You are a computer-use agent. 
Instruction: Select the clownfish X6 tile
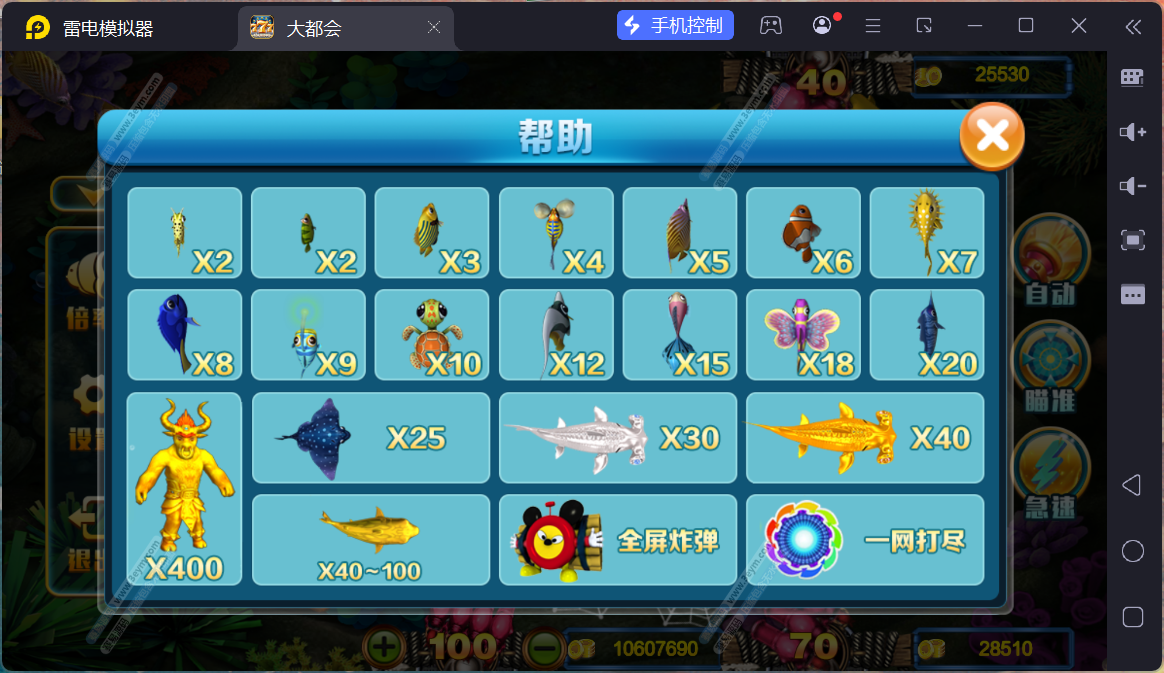[803, 233]
